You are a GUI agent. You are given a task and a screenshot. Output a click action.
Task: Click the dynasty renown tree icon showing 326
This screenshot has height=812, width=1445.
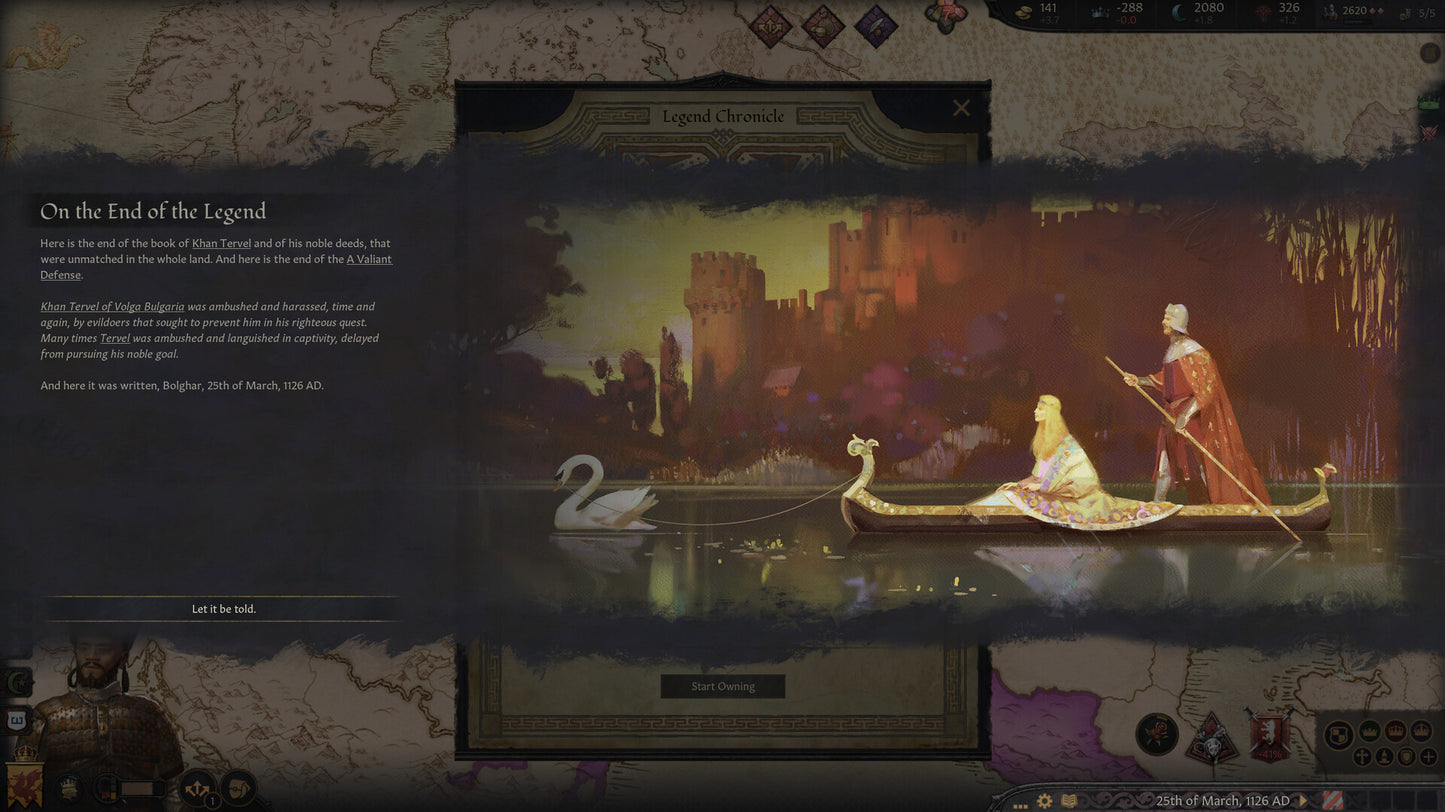click(x=1263, y=12)
